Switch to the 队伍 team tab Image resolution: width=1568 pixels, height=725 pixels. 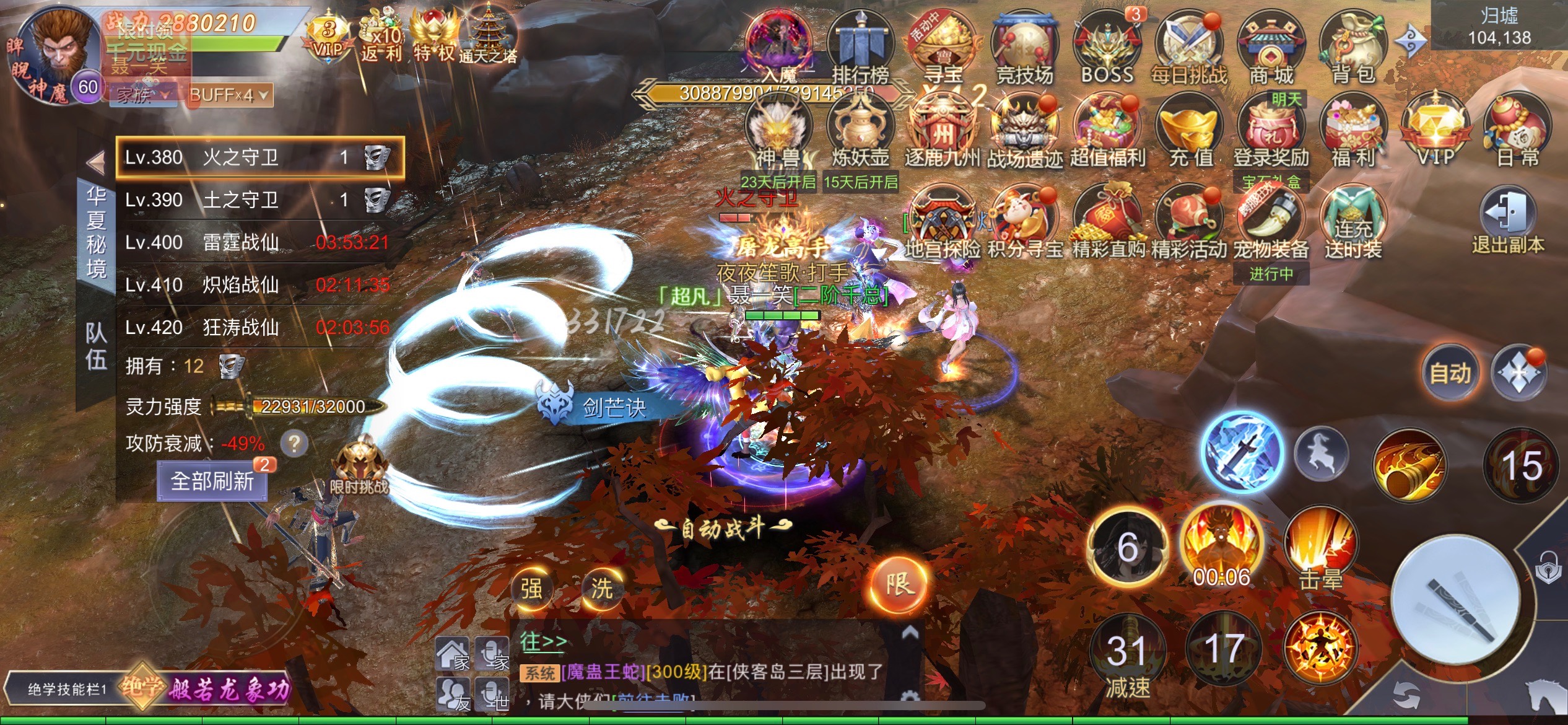point(96,346)
